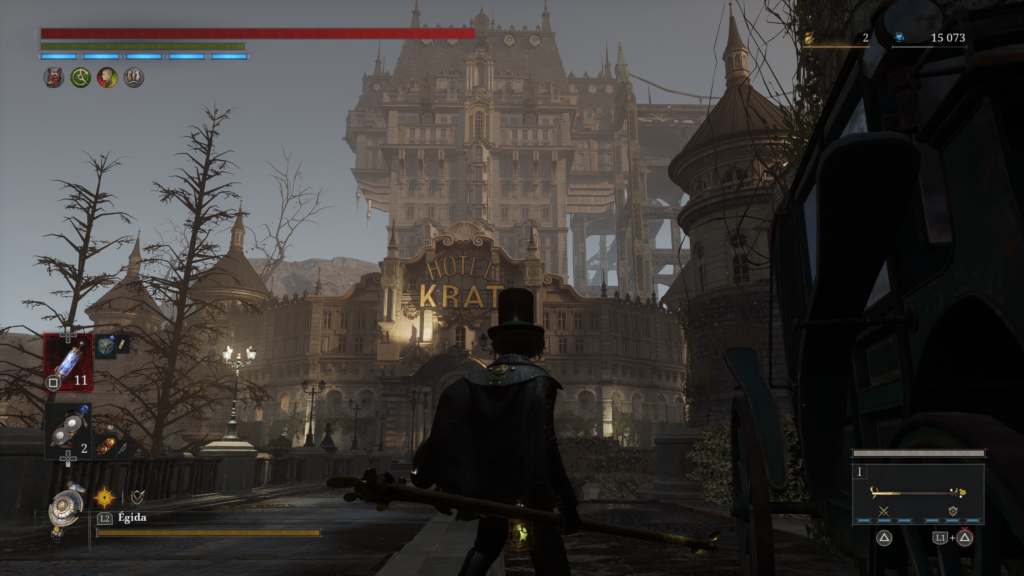Click the glowing sun icon above Égida
1024x576 pixels.
tap(104, 496)
